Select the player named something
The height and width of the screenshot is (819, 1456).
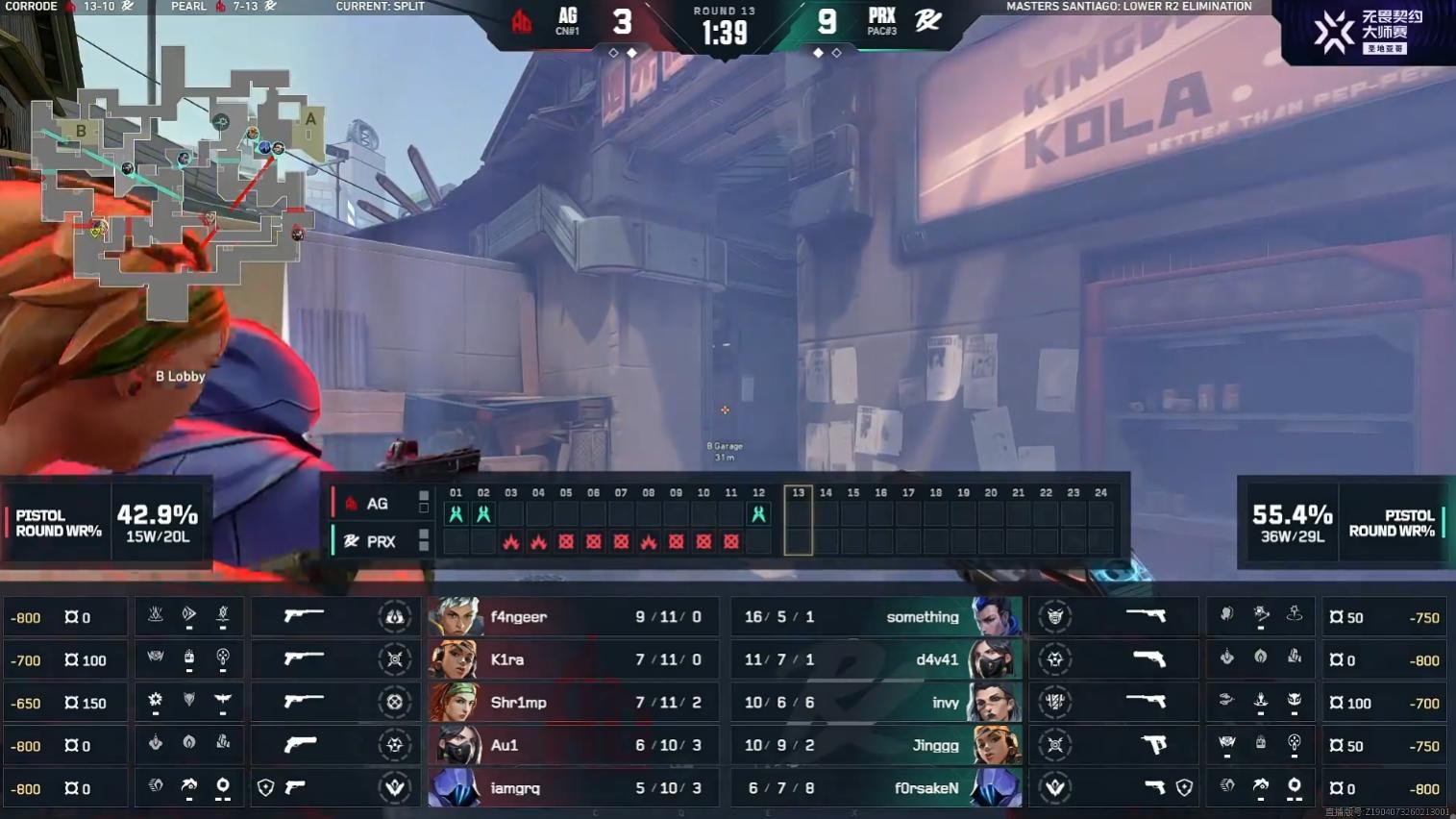pos(876,617)
